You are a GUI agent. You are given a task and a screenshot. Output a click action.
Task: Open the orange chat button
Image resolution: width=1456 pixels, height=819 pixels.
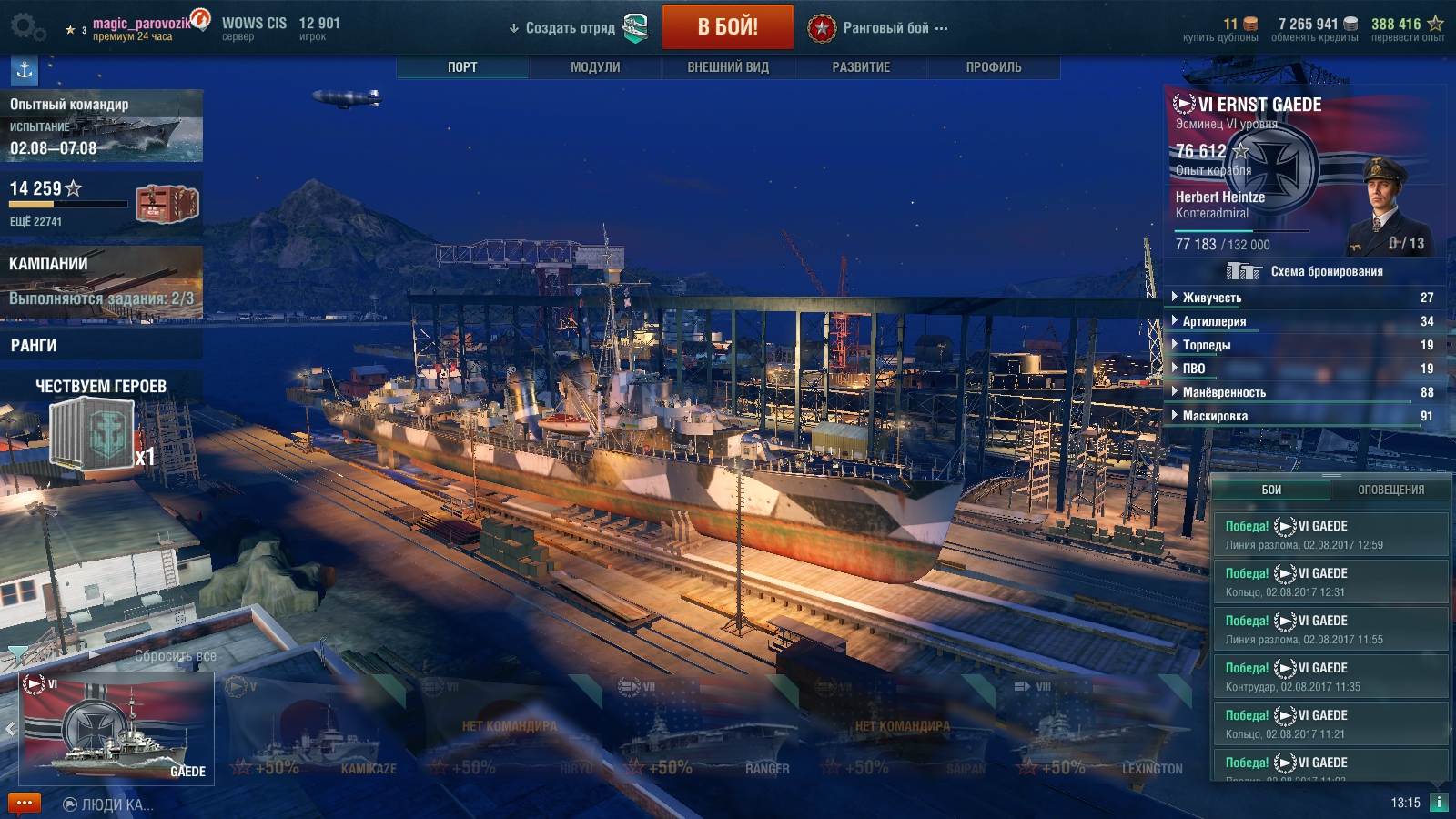[x=25, y=804]
